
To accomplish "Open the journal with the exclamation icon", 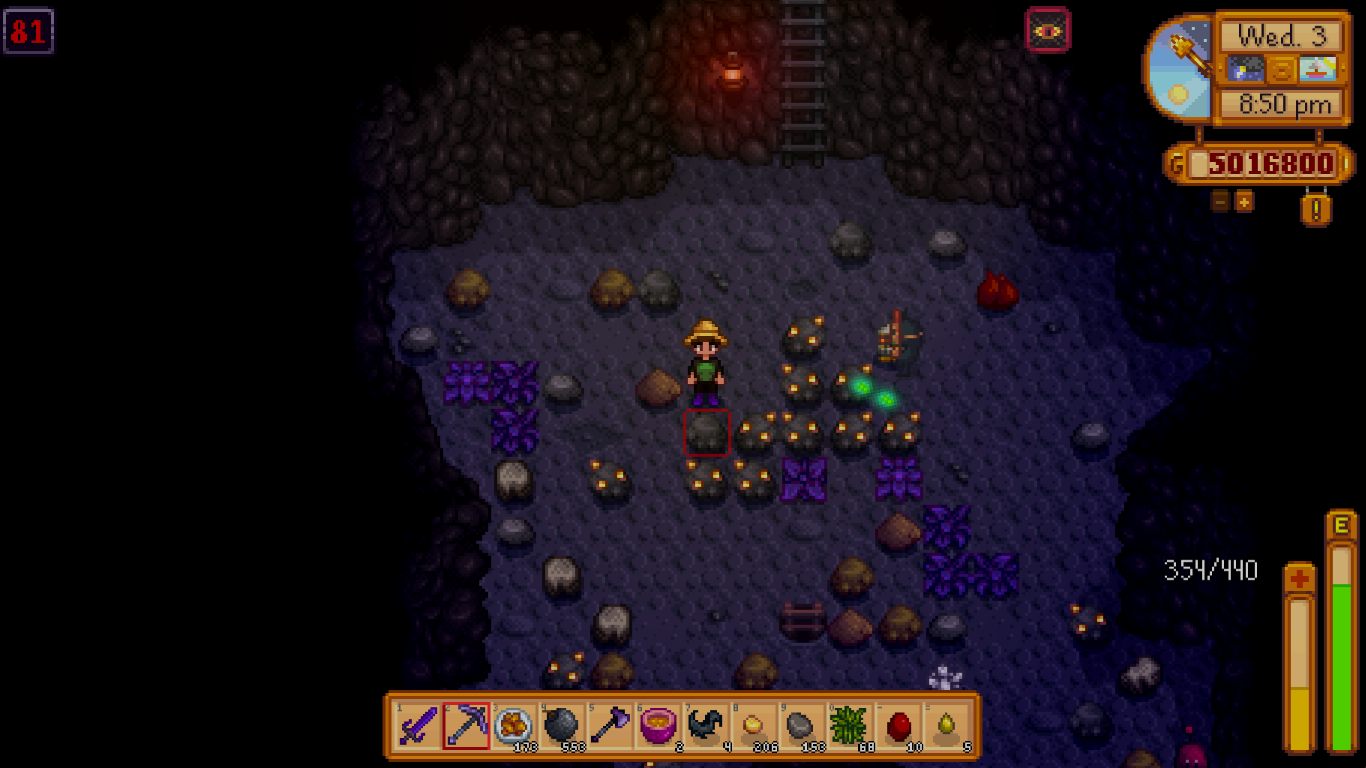I will point(1316,209).
